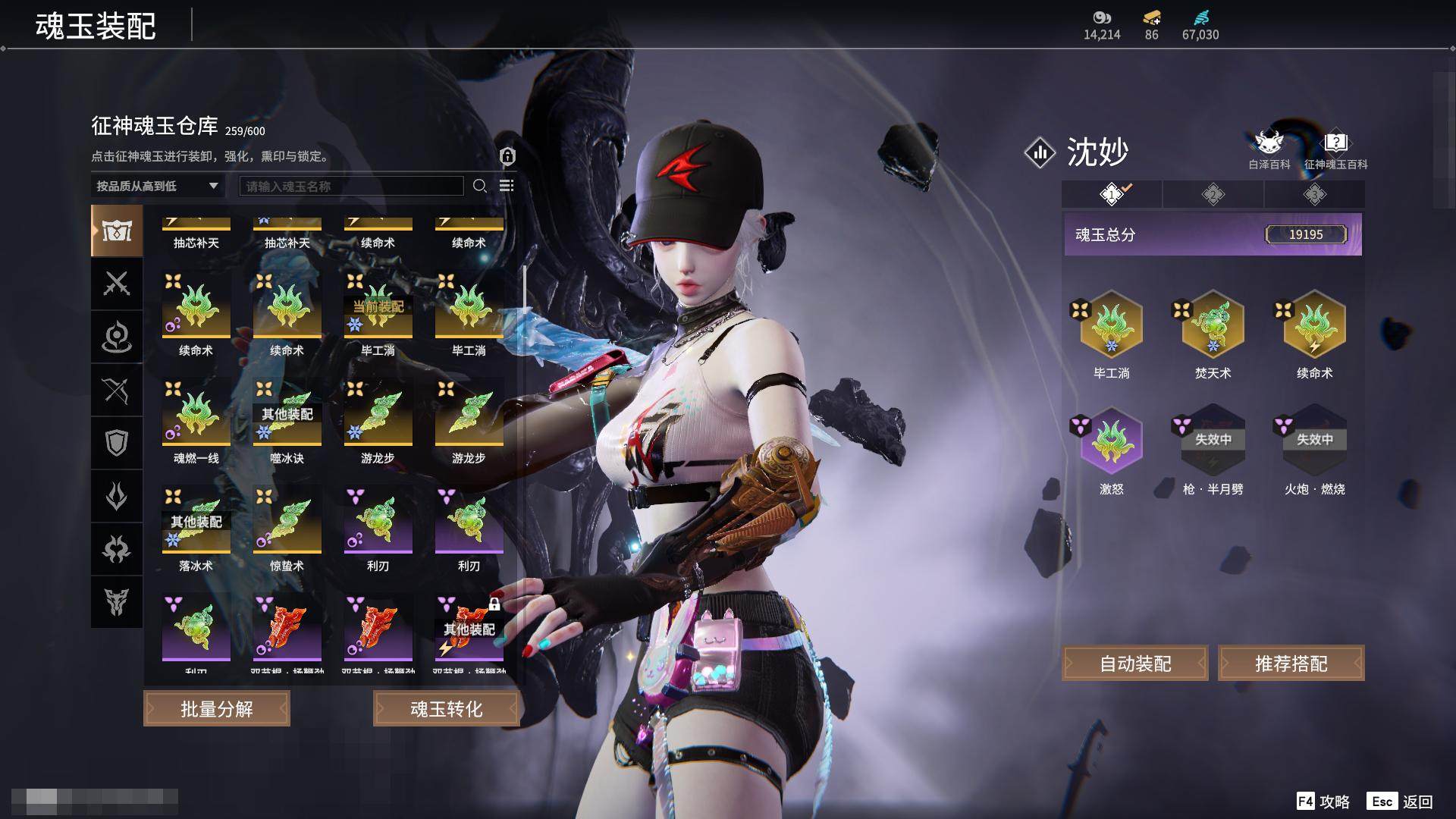Select the crossed swords category tab
The height and width of the screenshot is (819, 1456).
117,284
